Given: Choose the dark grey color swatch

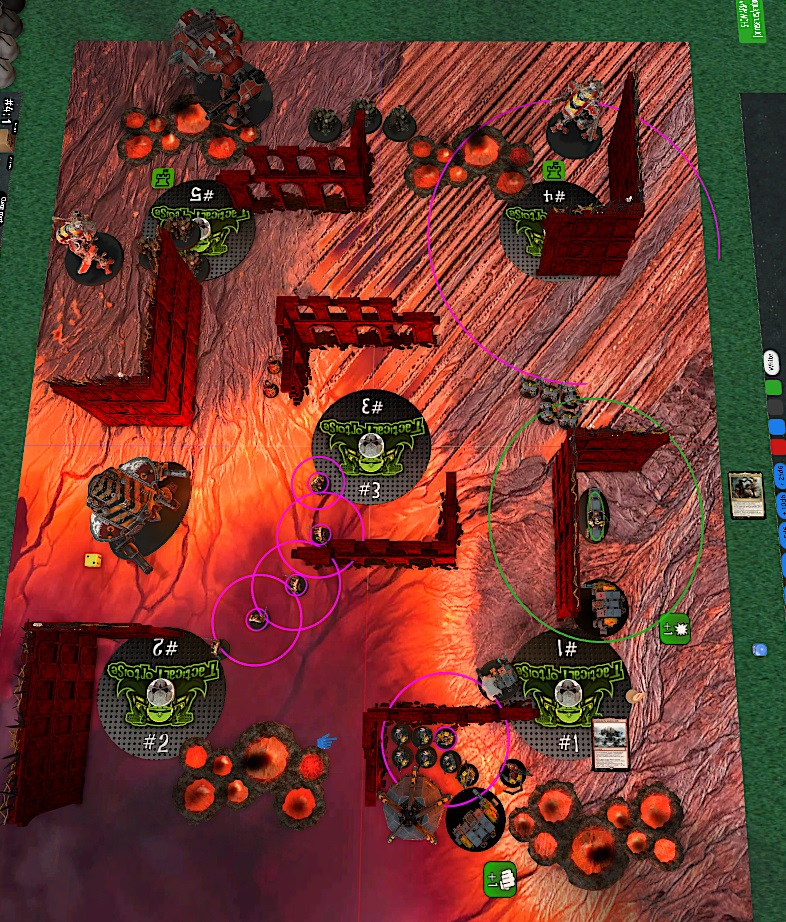Looking at the screenshot, I should pos(774,407).
